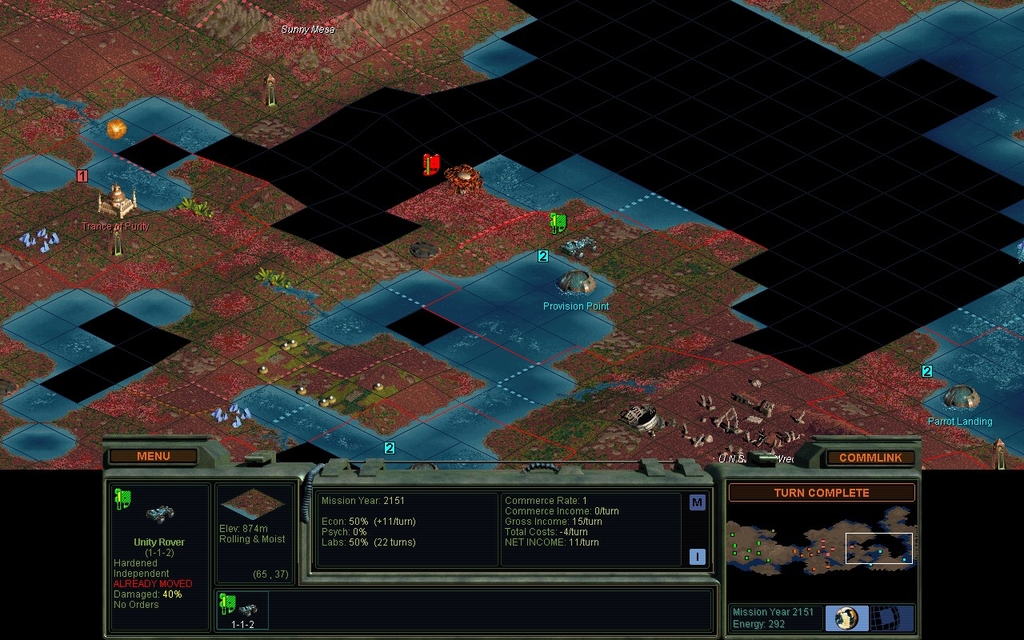Select the globe view icon
Viewport: 1024px width, 640px height.
pos(846,617)
